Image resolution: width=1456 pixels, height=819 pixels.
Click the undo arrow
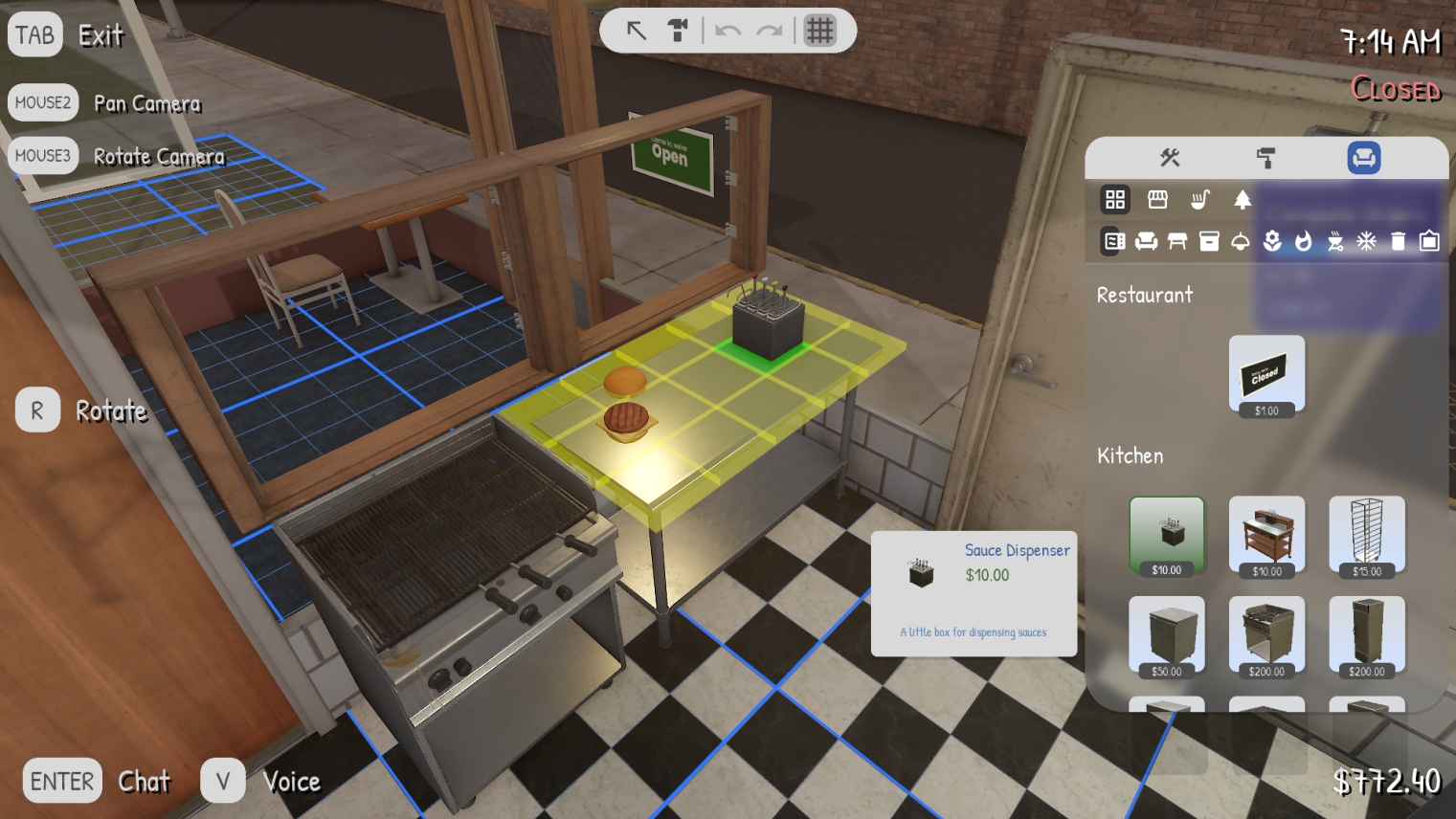click(728, 31)
